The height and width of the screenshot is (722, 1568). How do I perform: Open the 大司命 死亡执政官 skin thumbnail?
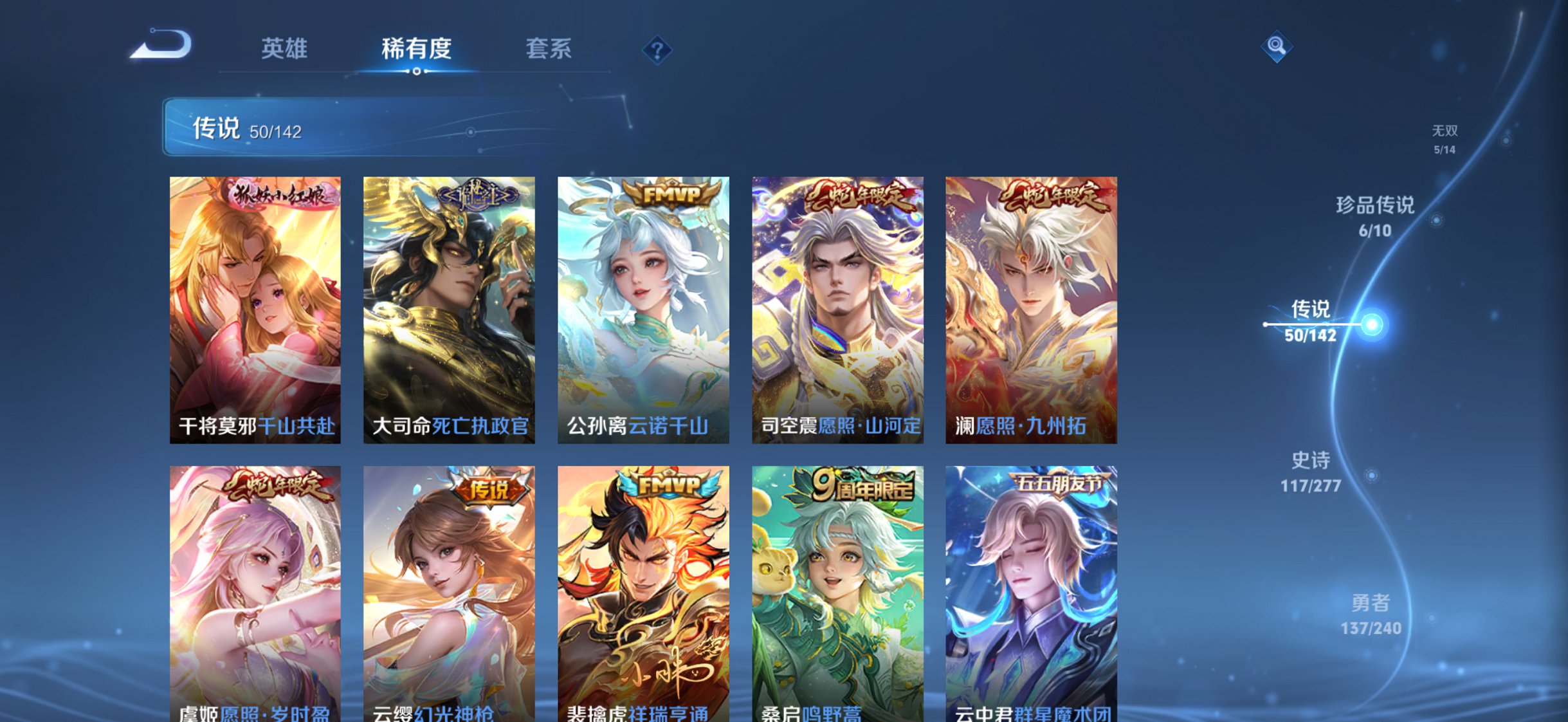point(448,309)
